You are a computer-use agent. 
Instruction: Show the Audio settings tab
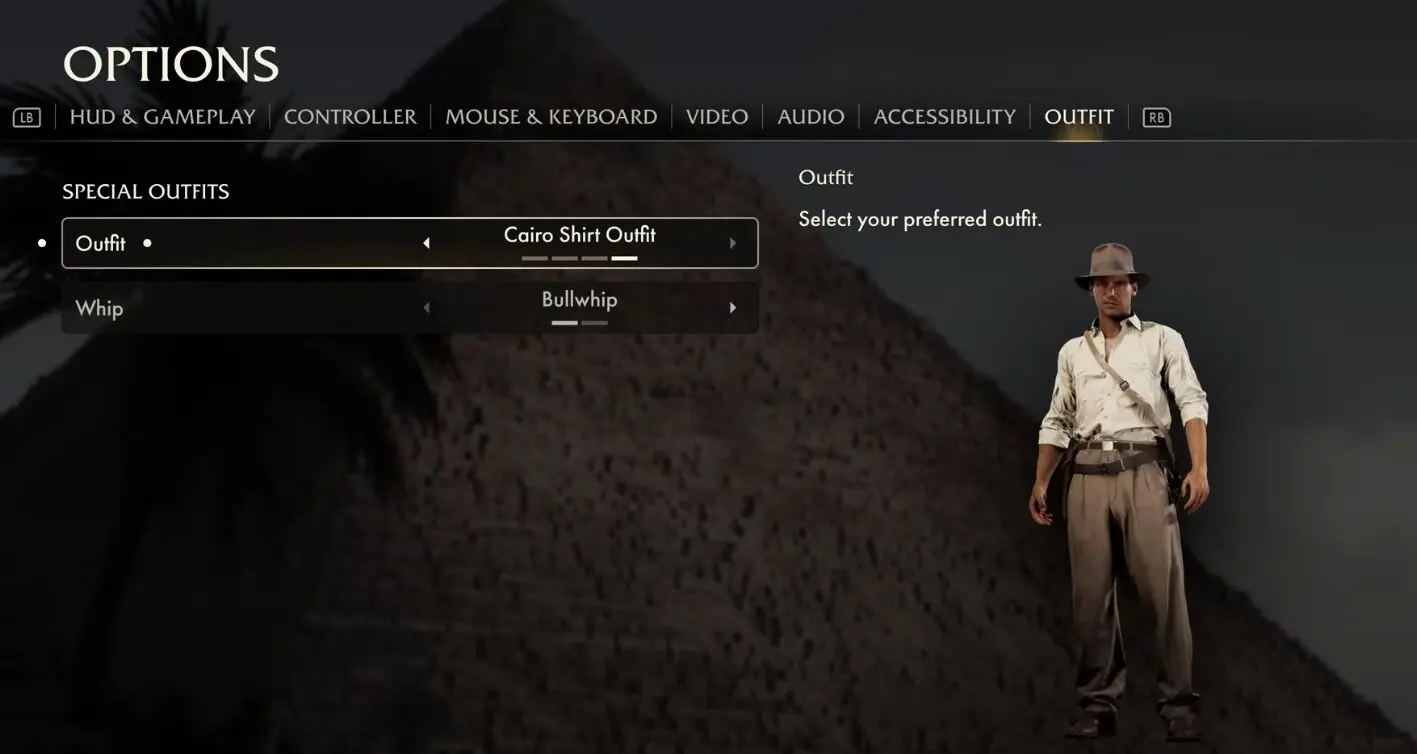click(x=811, y=117)
